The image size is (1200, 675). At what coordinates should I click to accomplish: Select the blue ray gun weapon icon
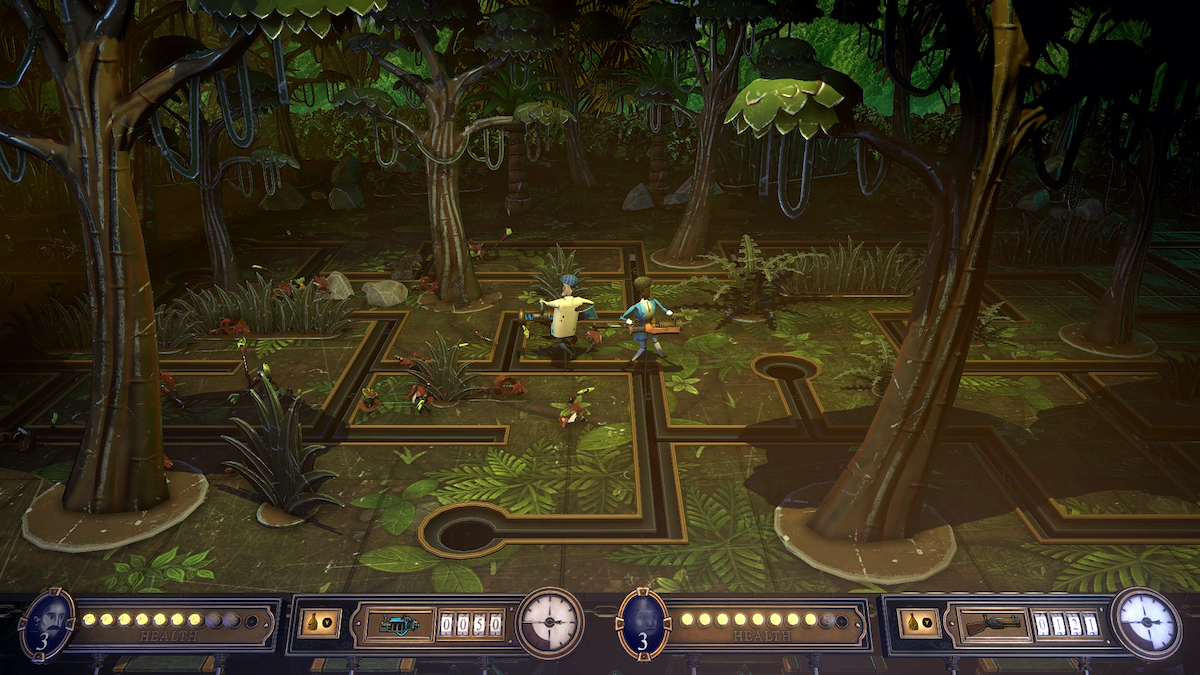(x=398, y=624)
